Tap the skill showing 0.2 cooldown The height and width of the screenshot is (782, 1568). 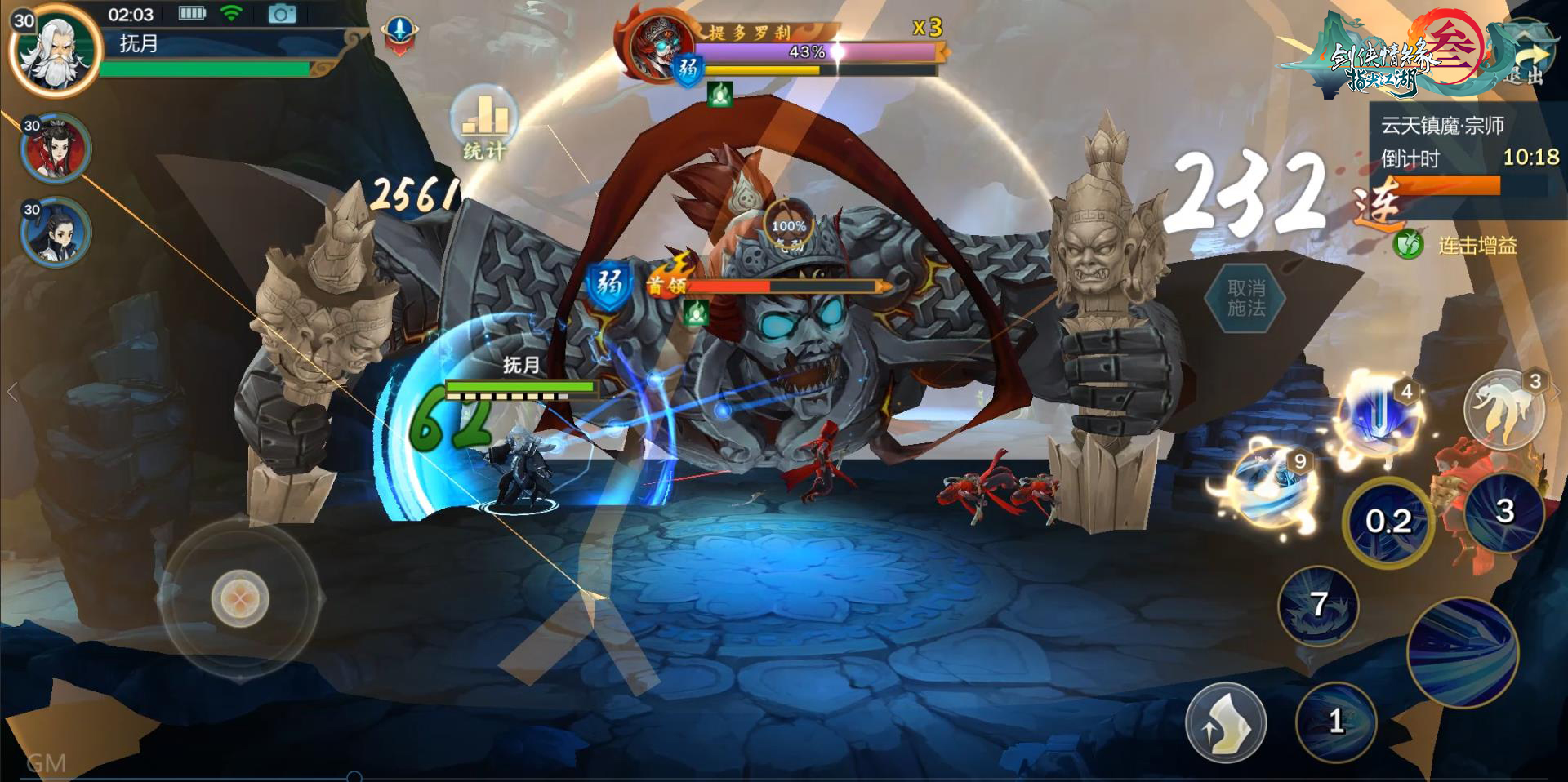[1388, 521]
